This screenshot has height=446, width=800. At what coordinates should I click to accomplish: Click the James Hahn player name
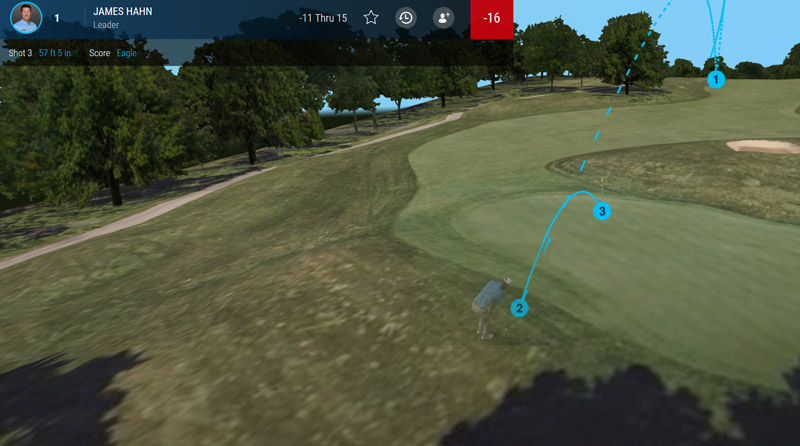[122, 12]
